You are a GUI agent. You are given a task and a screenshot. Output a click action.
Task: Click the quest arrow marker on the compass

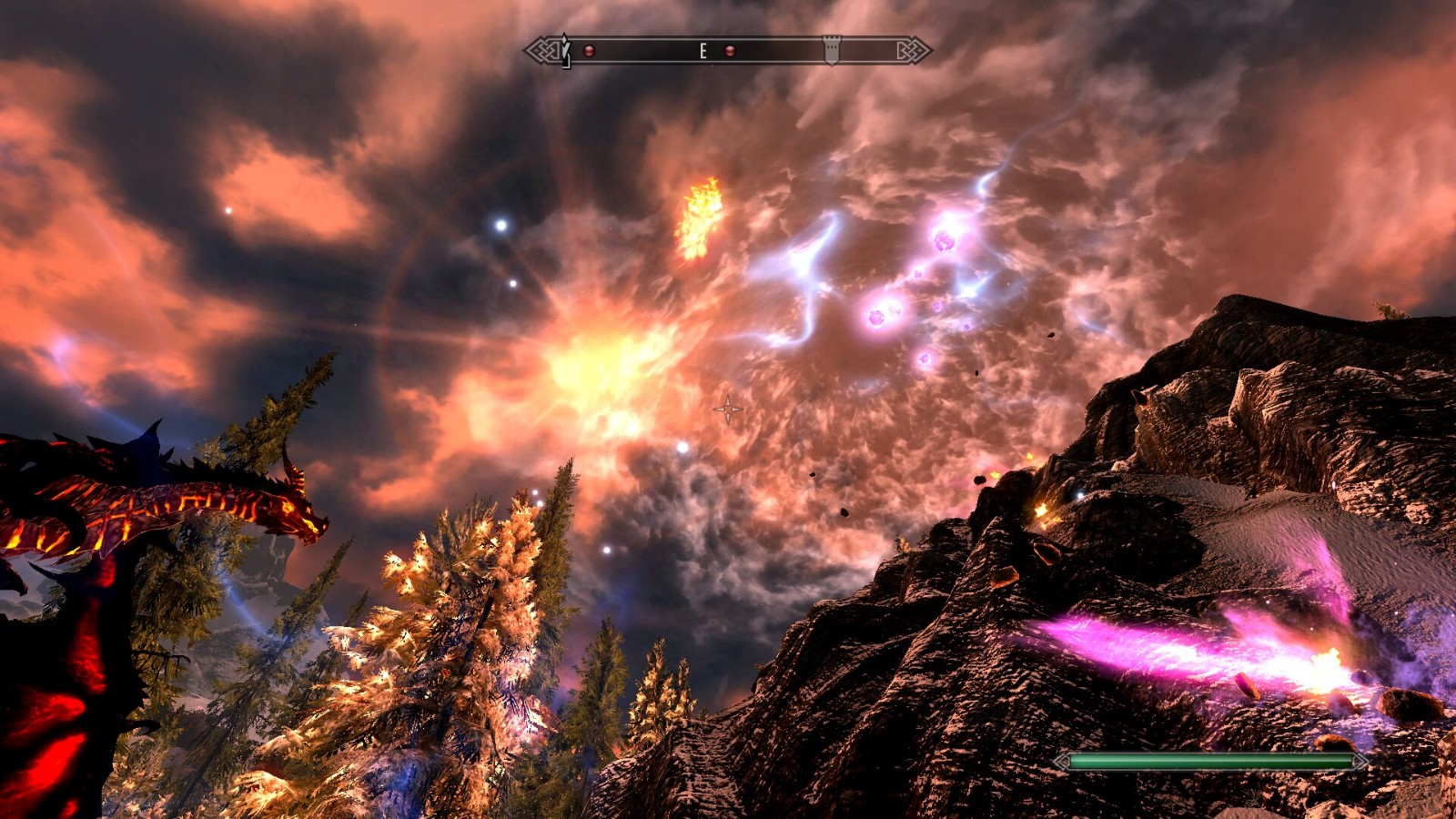(565, 49)
